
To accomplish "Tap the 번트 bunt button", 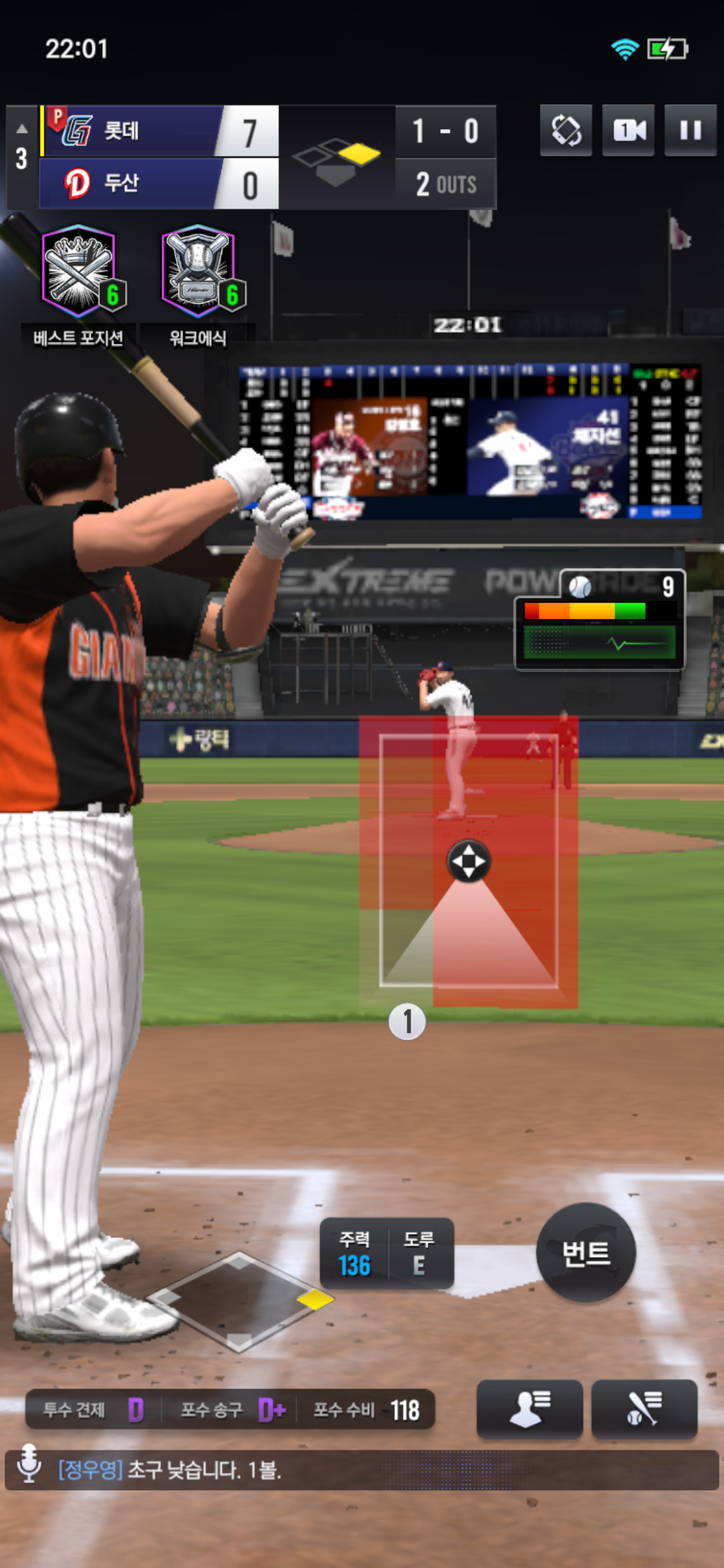I will coord(586,1252).
